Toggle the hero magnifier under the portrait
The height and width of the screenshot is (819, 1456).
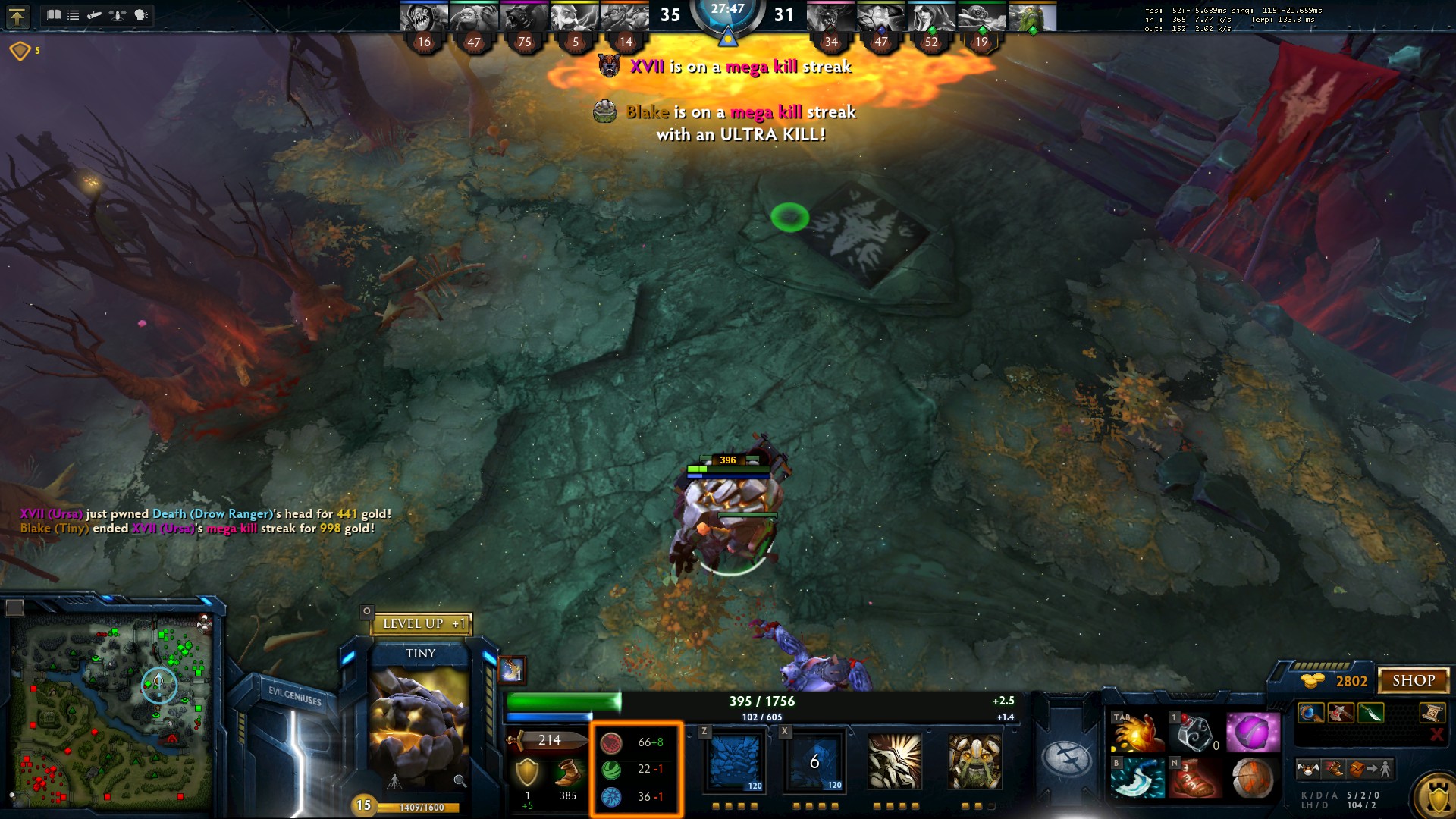[459, 780]
